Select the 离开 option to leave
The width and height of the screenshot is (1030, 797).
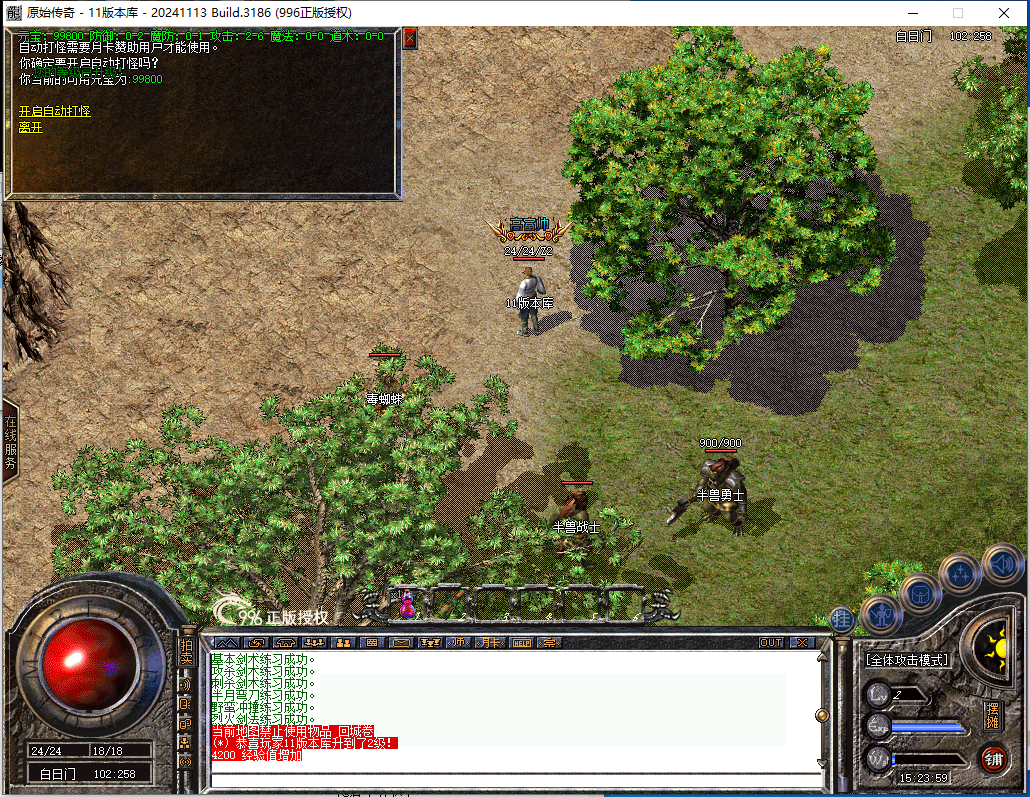tap(31, 127)
